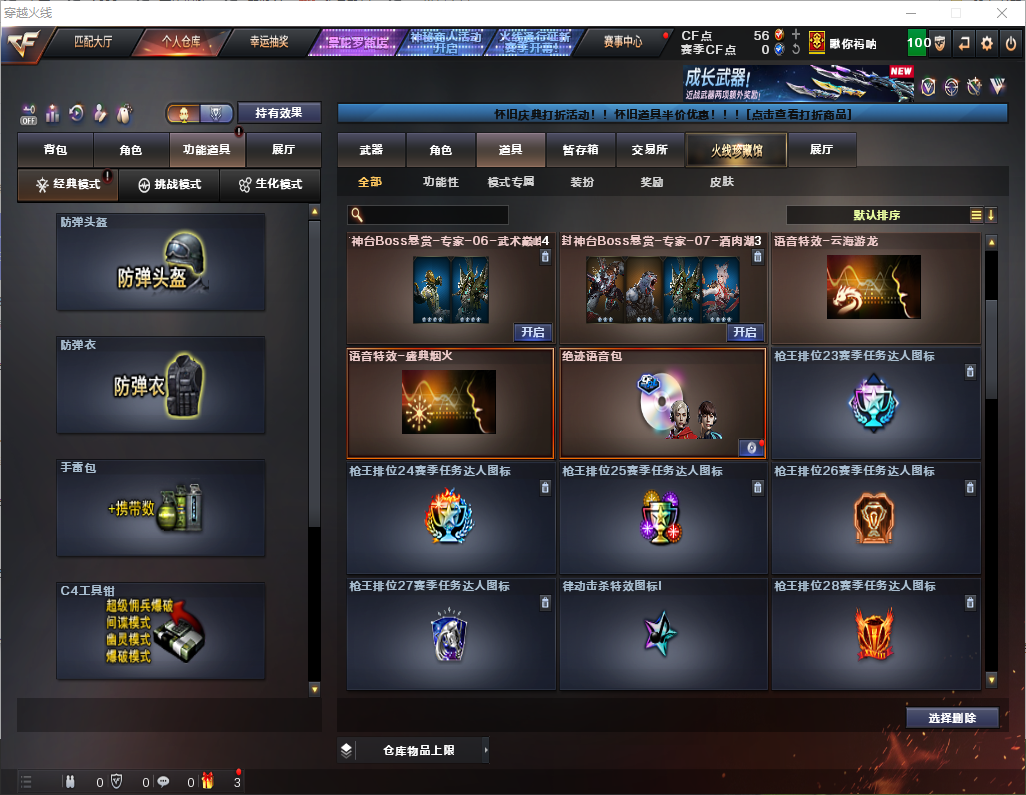1026x795 pixels.
Task: Switch to the 幸运抽奖 tab
Action: 268,42
